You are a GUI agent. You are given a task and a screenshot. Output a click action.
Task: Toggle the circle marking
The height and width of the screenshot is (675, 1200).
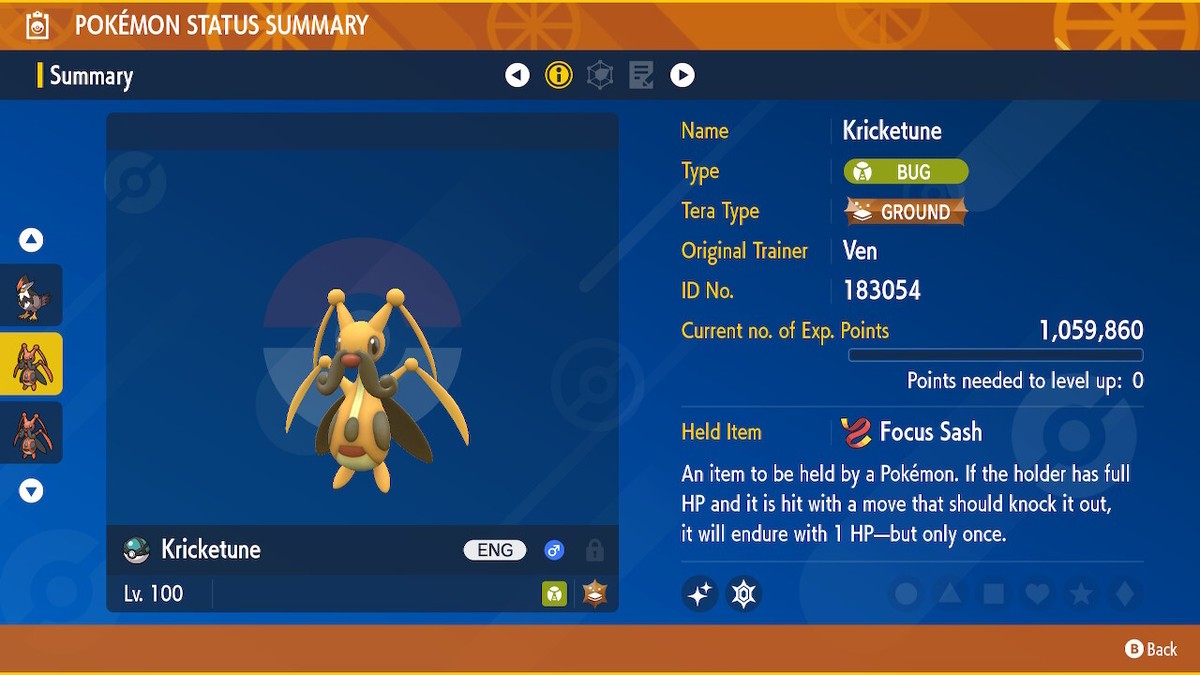pos(906,594)
